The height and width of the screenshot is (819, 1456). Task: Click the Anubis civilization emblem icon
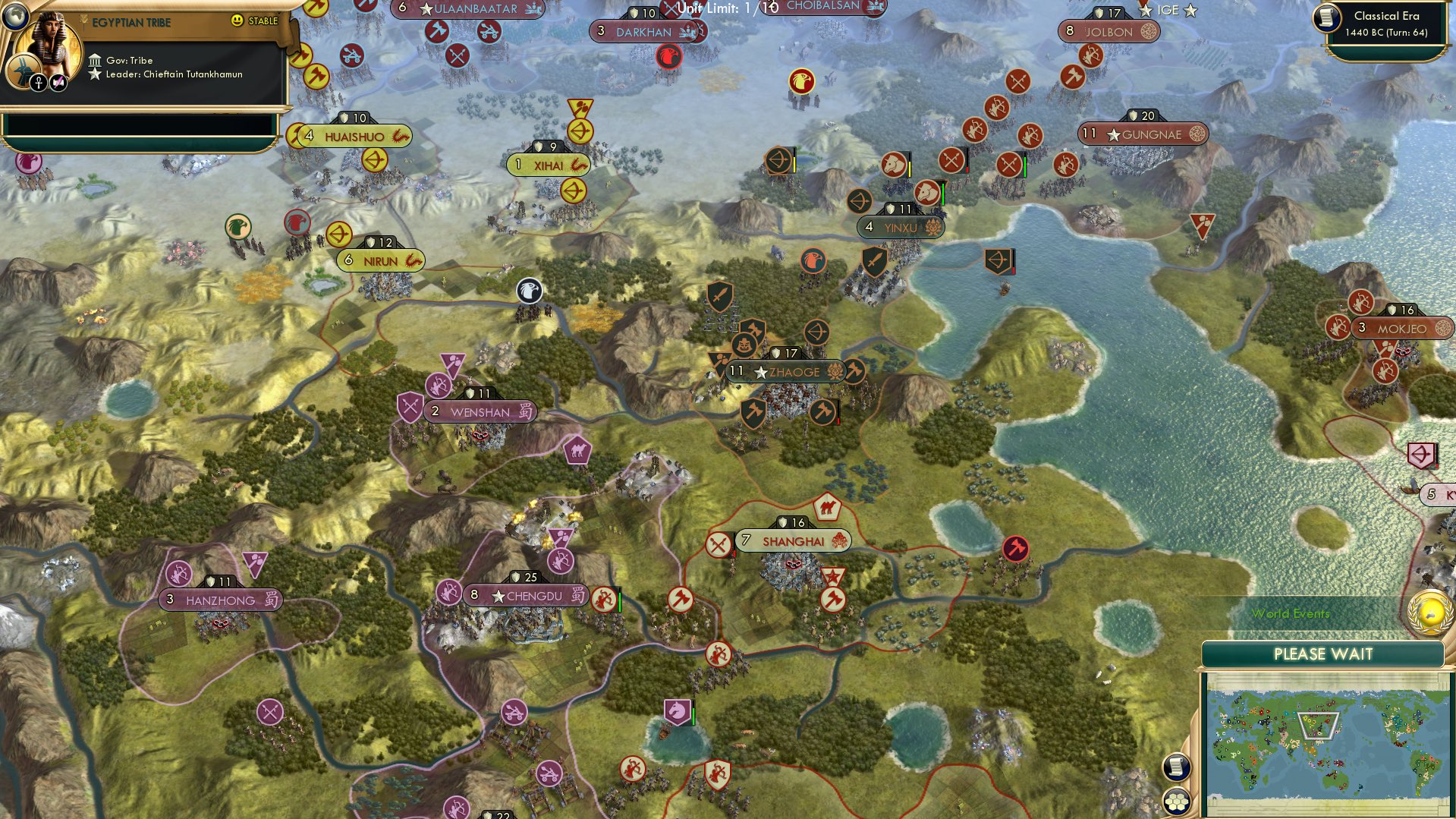pyautogui.click(x=24, y=71)
